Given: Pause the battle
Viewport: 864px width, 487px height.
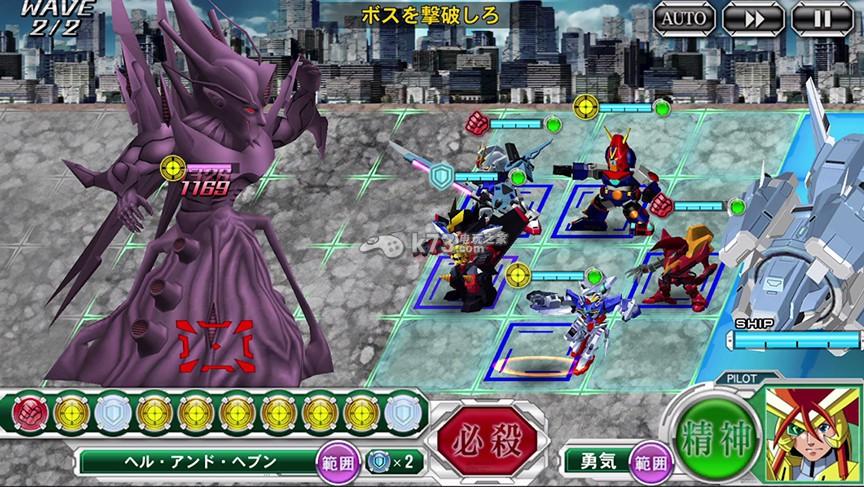Looking at the screenshot, I should point(822,18).
